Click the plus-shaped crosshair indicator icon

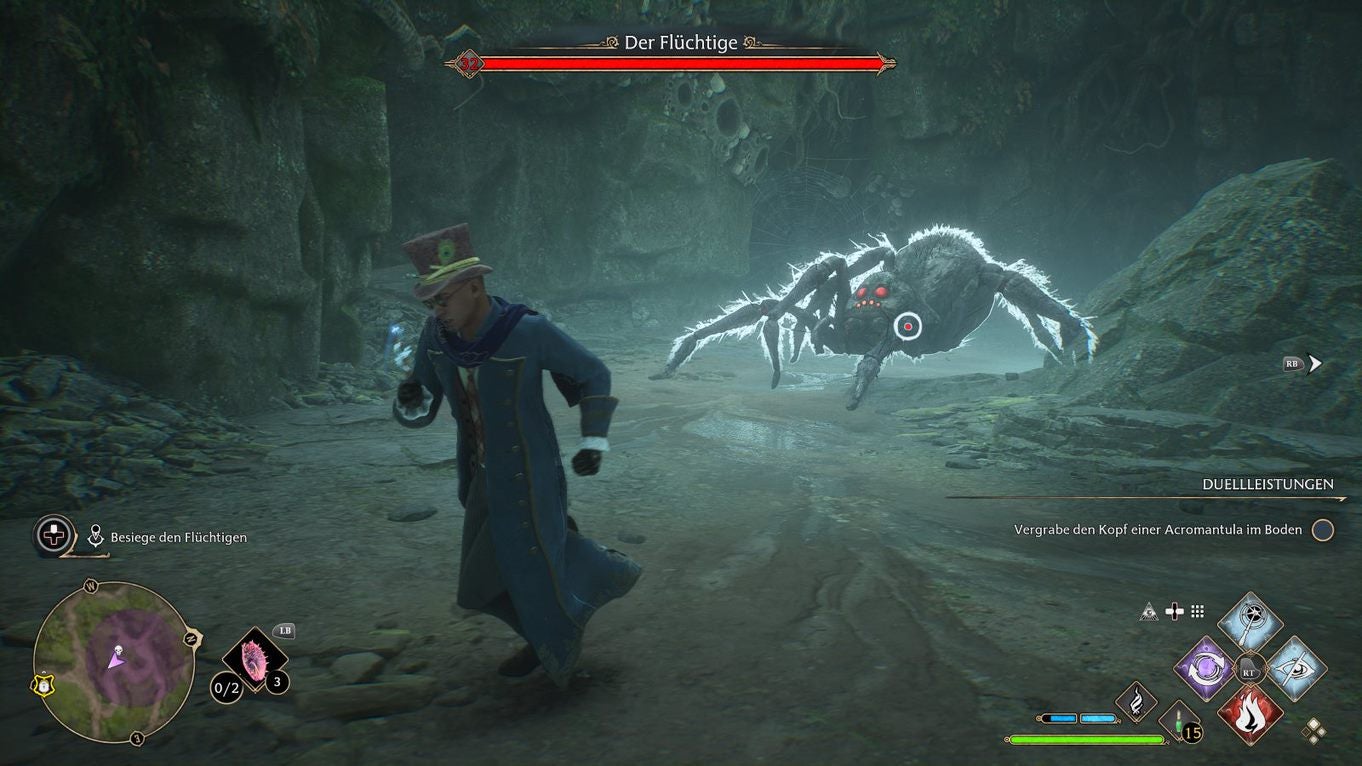tap(1174, 611)
